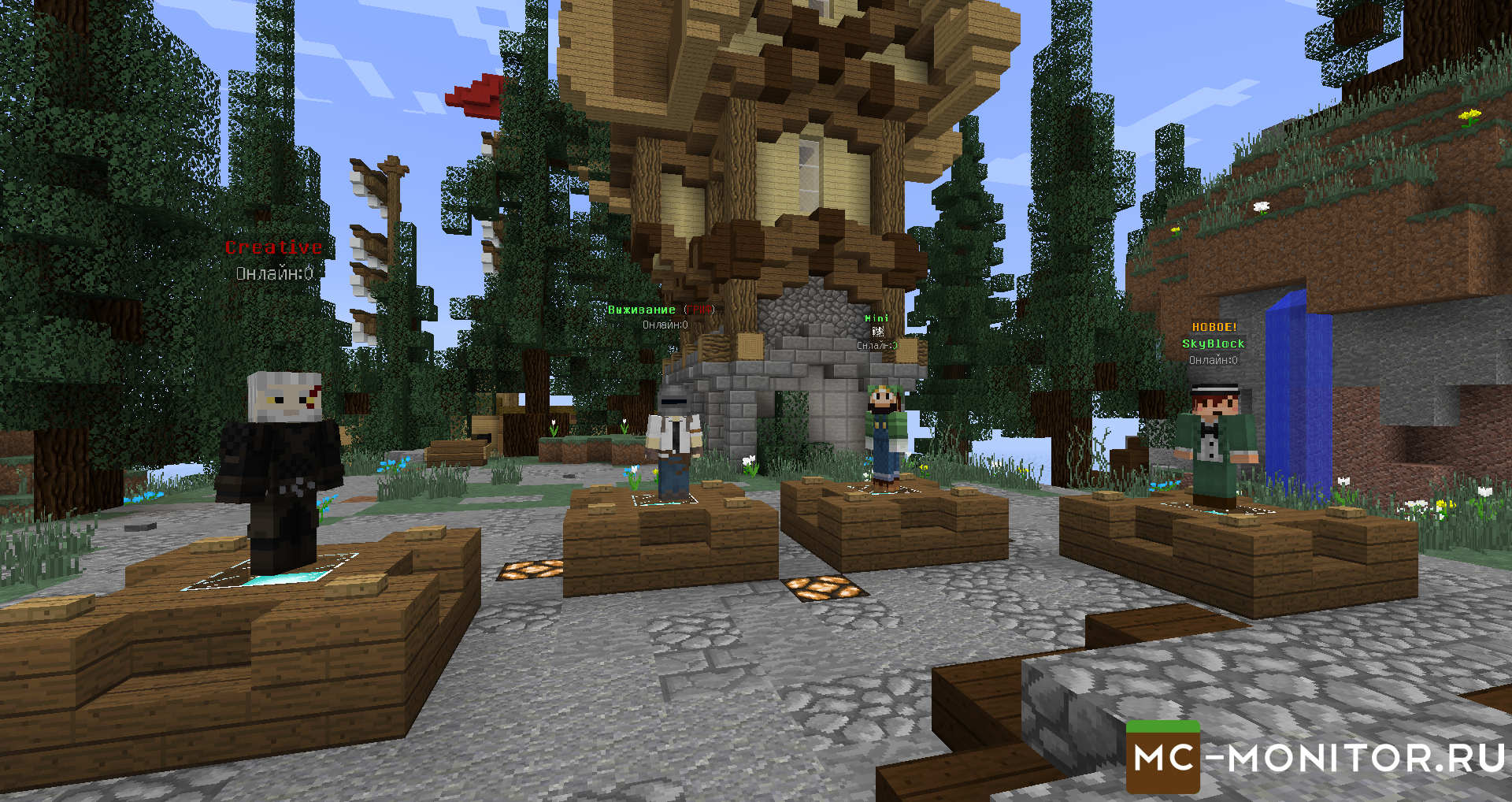Choose the Выживание server NPC
Image resolution: width=1512 pixels, height=802 pixels.
point(673,445)
